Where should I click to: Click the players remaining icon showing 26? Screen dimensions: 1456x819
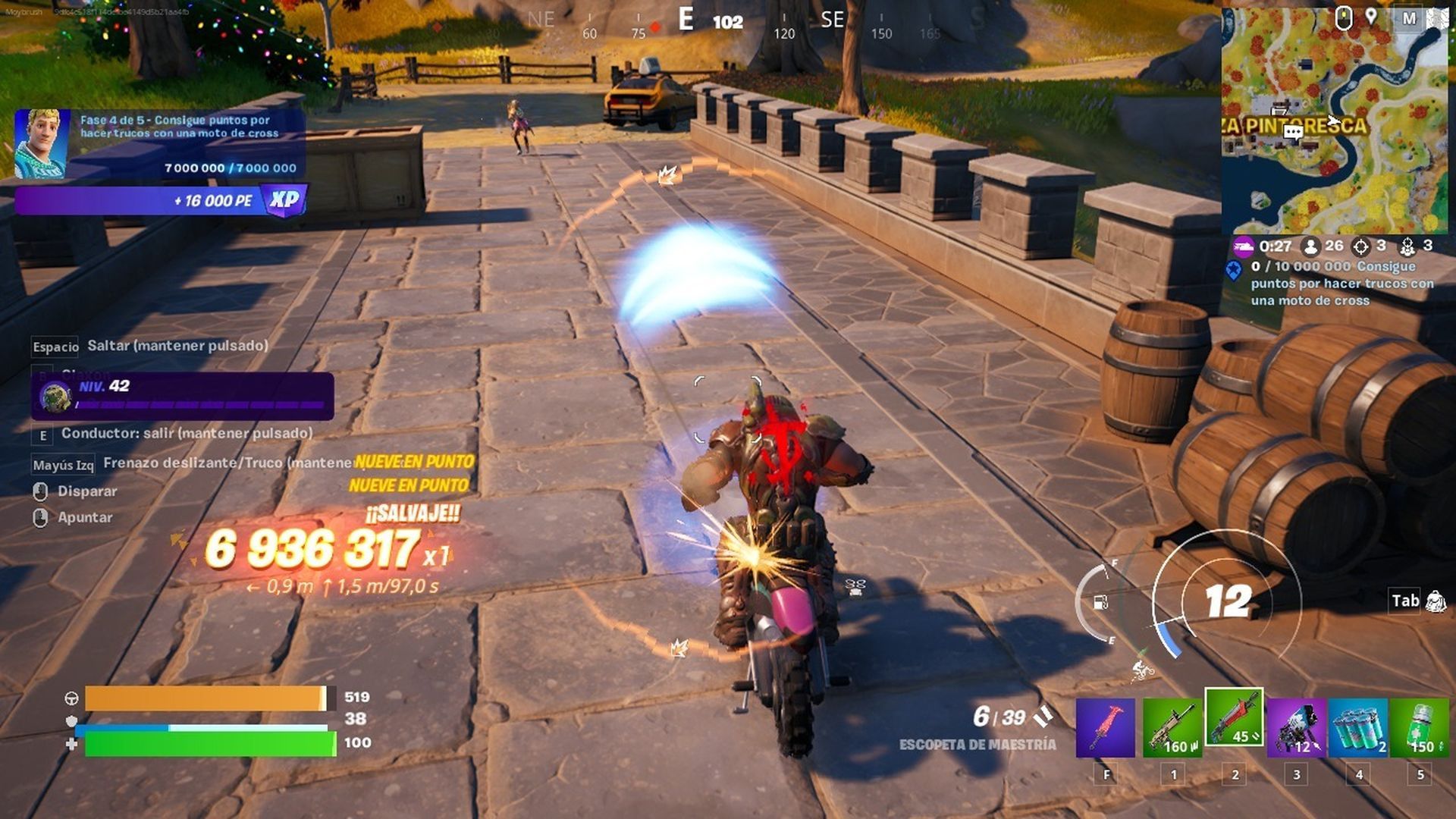pyautogui.click(x=1313, y=246)
